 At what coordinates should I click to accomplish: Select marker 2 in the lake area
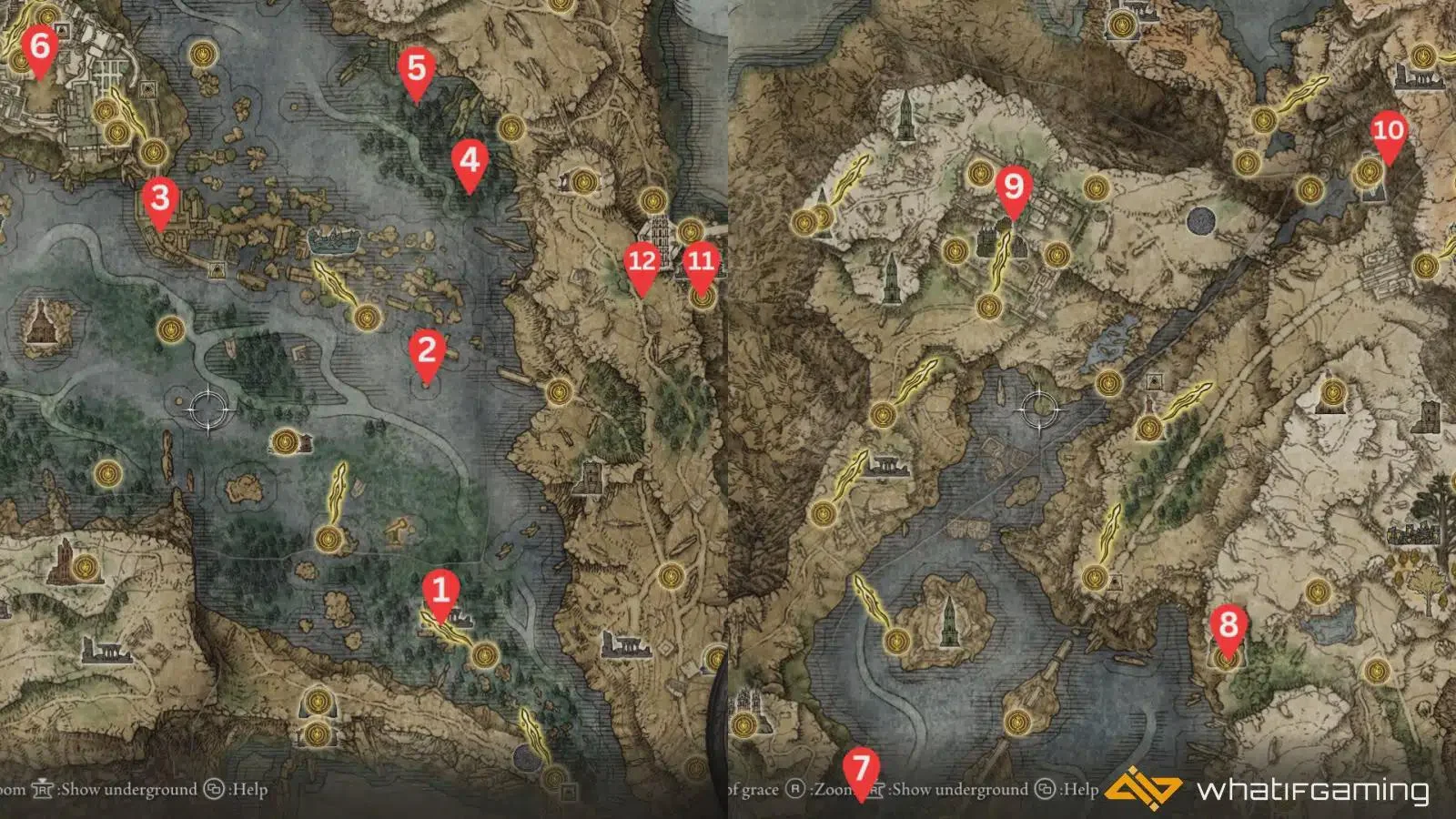pyautogui.click(x=426, y=350)
